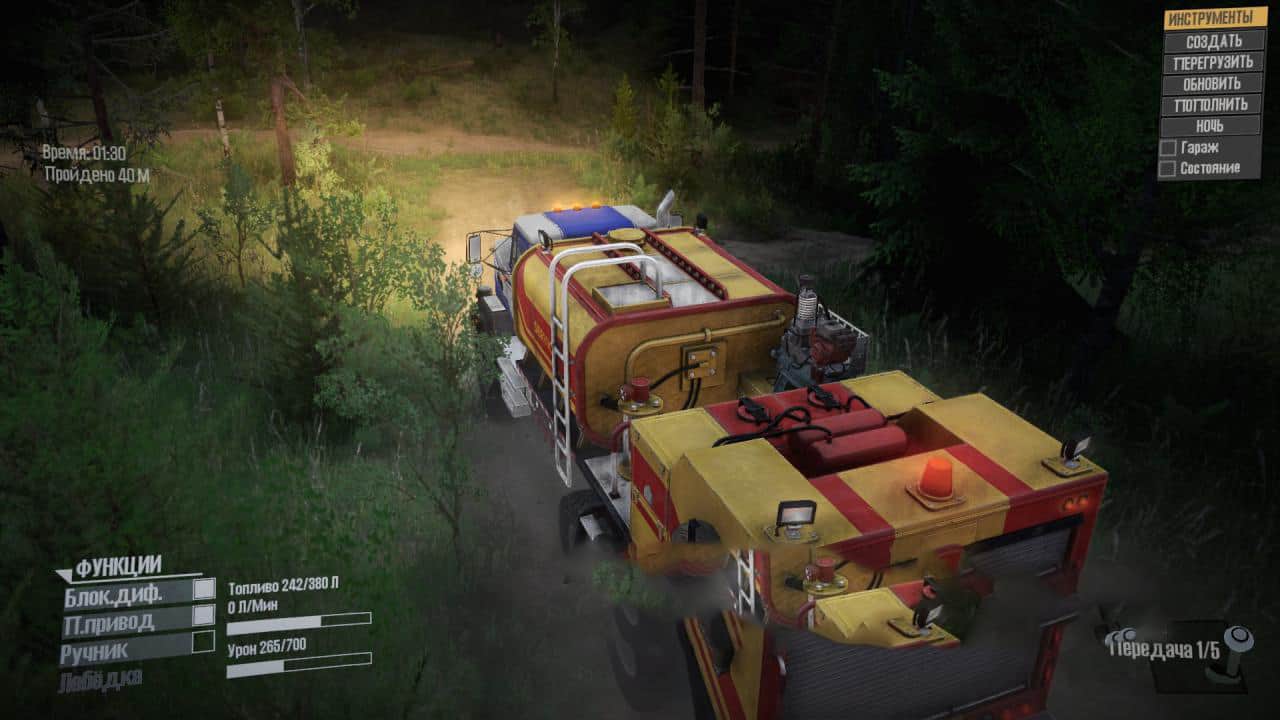Toggle the Блок.диф. differential lock checkbox
Screen dimensions: 1280x720
[x=204, y=589]
